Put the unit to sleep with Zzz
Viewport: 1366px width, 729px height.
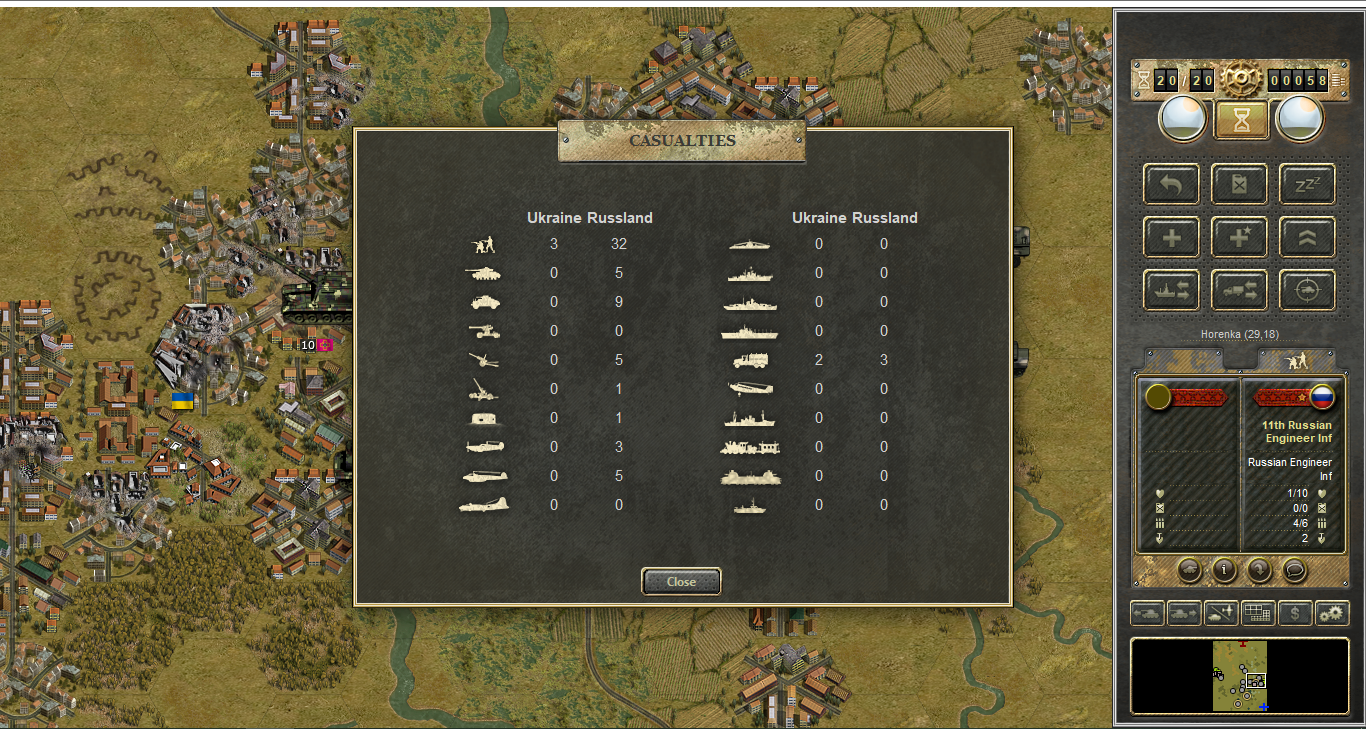1308,184
